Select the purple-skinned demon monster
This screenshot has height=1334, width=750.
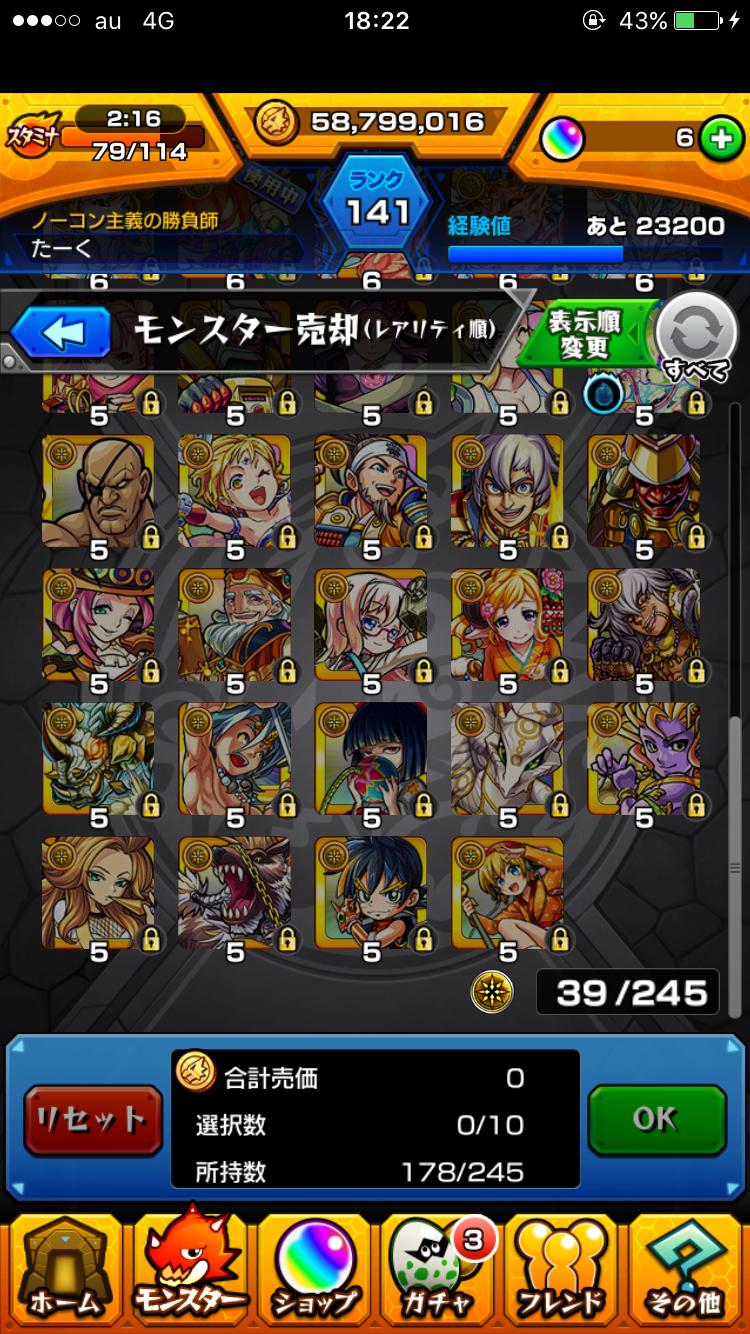(643, 758)
